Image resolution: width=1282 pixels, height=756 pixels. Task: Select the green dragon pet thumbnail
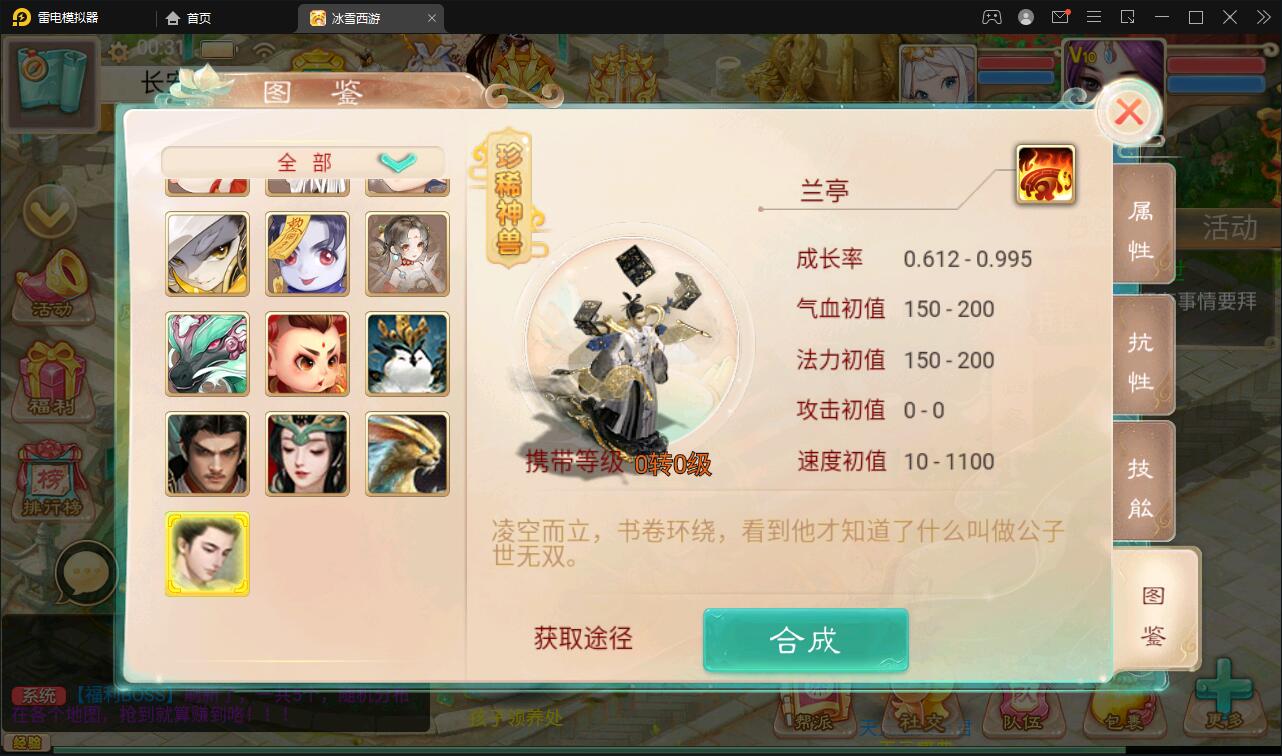[207, 353]
